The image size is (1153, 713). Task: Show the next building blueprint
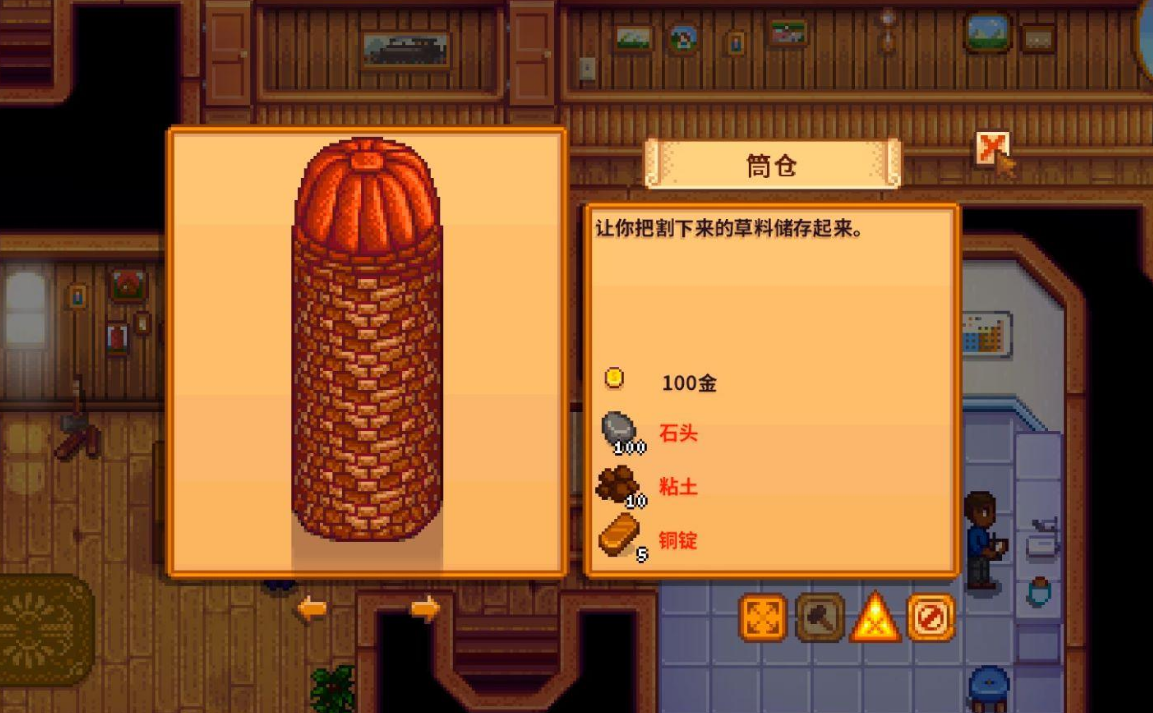[x=425, y=608]
